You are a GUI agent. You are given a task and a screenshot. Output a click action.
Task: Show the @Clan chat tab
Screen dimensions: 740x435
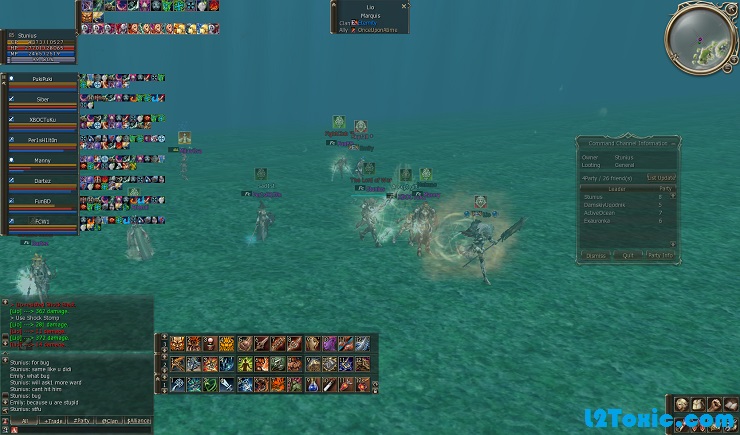(111, 422)
